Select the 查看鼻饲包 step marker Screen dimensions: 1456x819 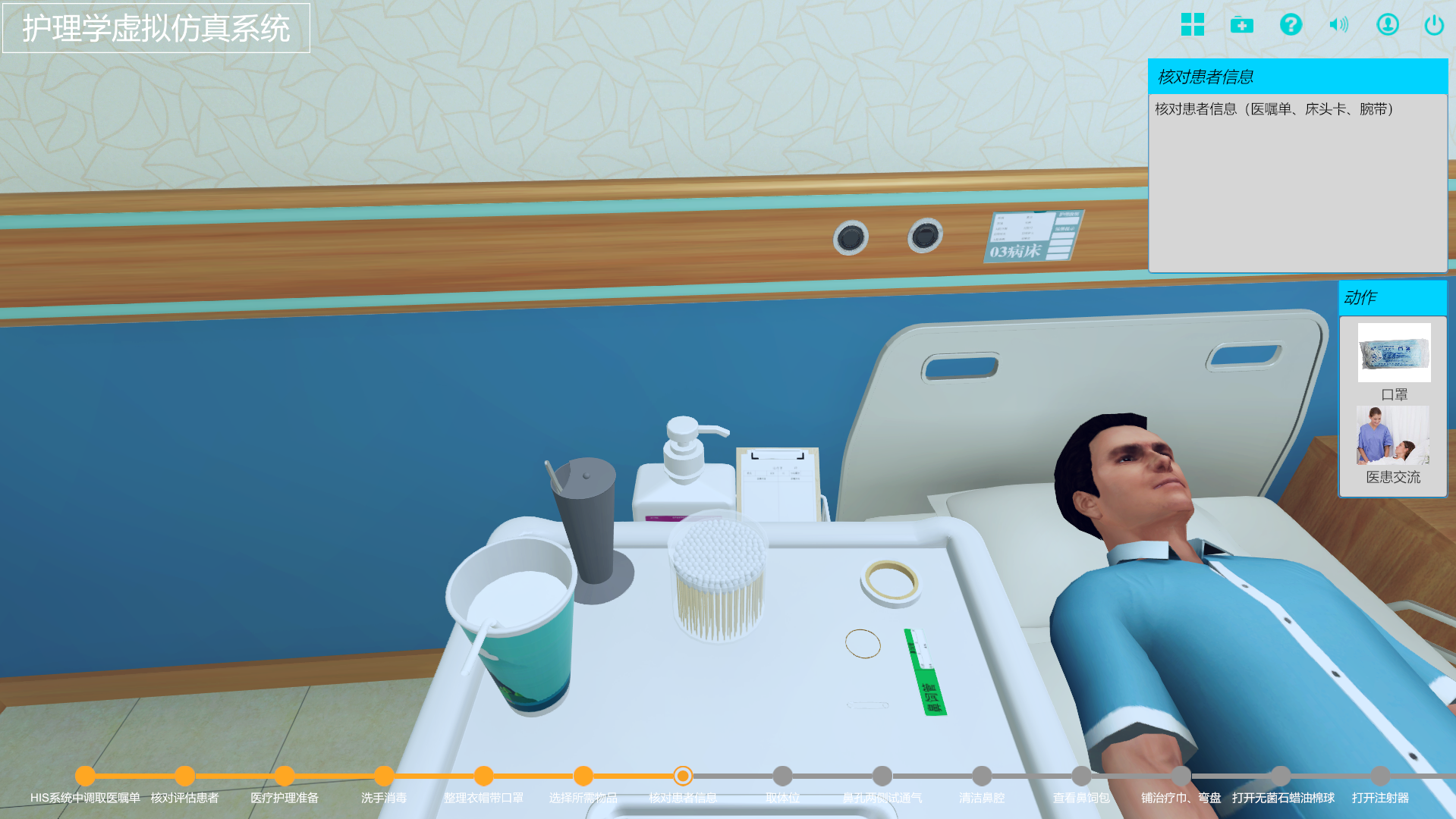pos(1081,776)
